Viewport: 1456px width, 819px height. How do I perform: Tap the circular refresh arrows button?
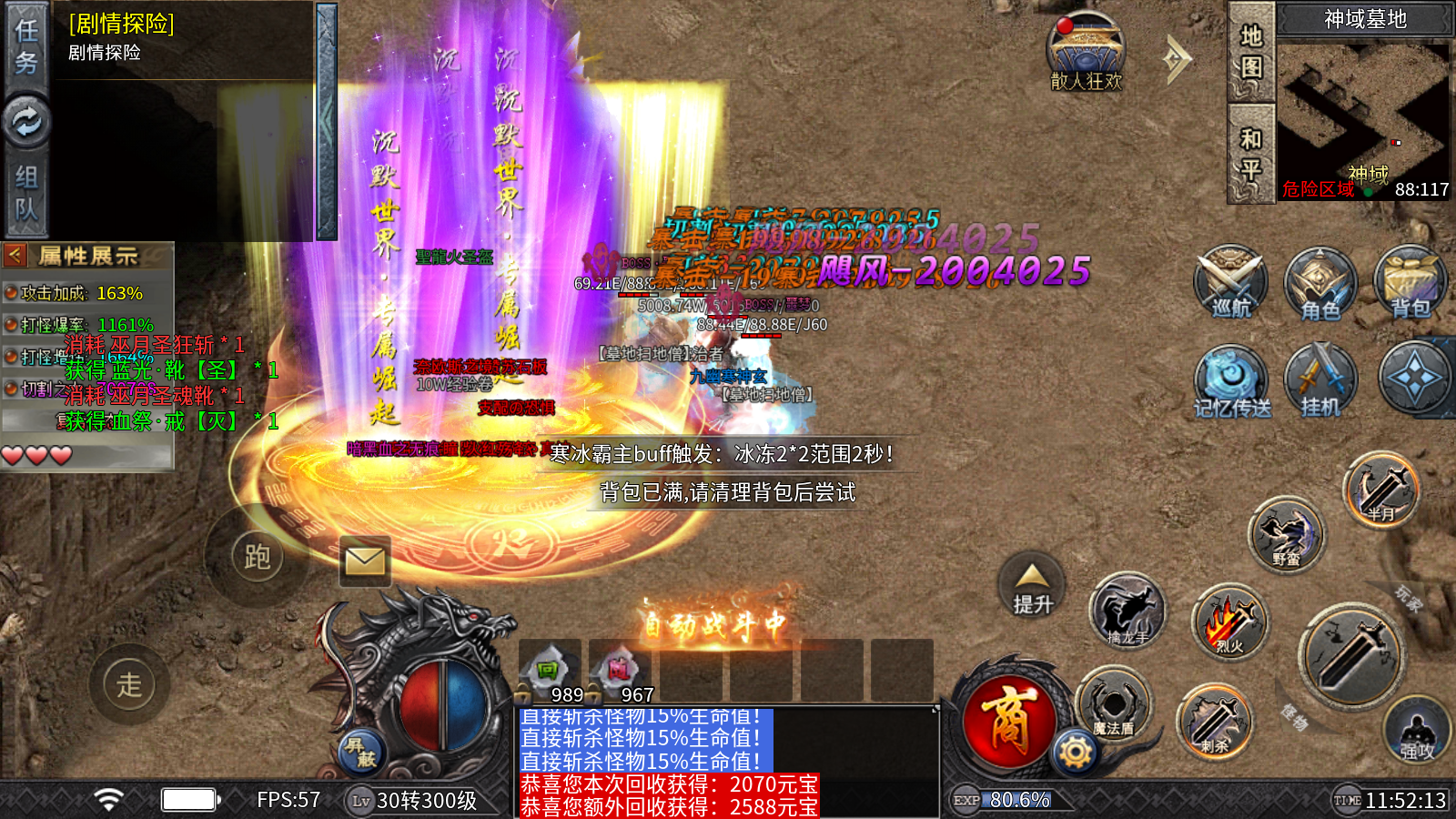(26, 121)
